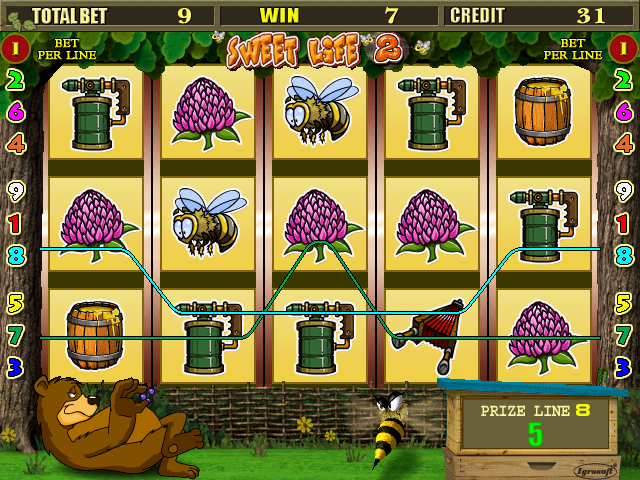Choose payline 5 marker right of reels
The image size is (640, 480).
pyautogui.click(x=624, y=302)
